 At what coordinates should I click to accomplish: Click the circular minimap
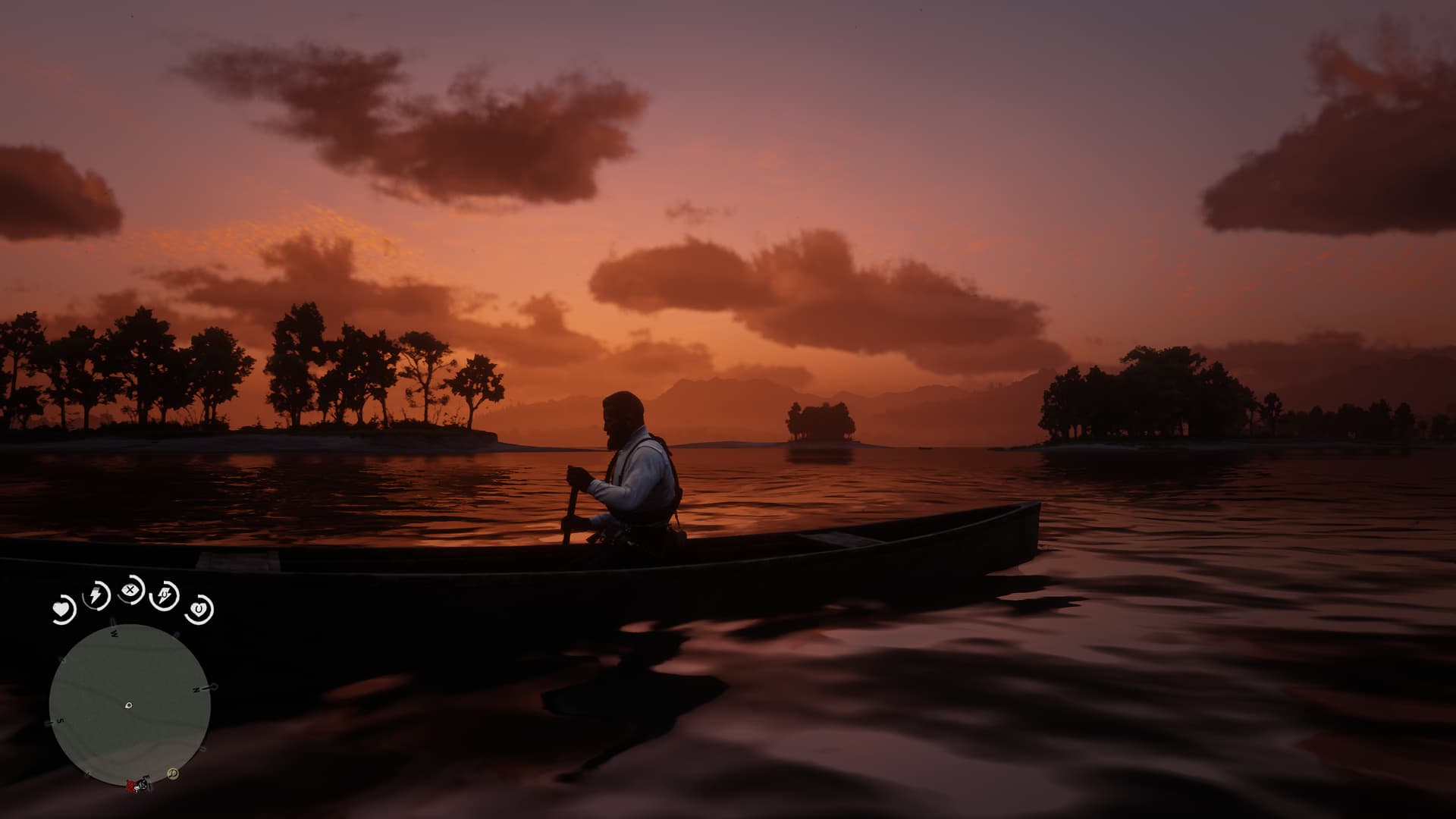tap(130, 704)
